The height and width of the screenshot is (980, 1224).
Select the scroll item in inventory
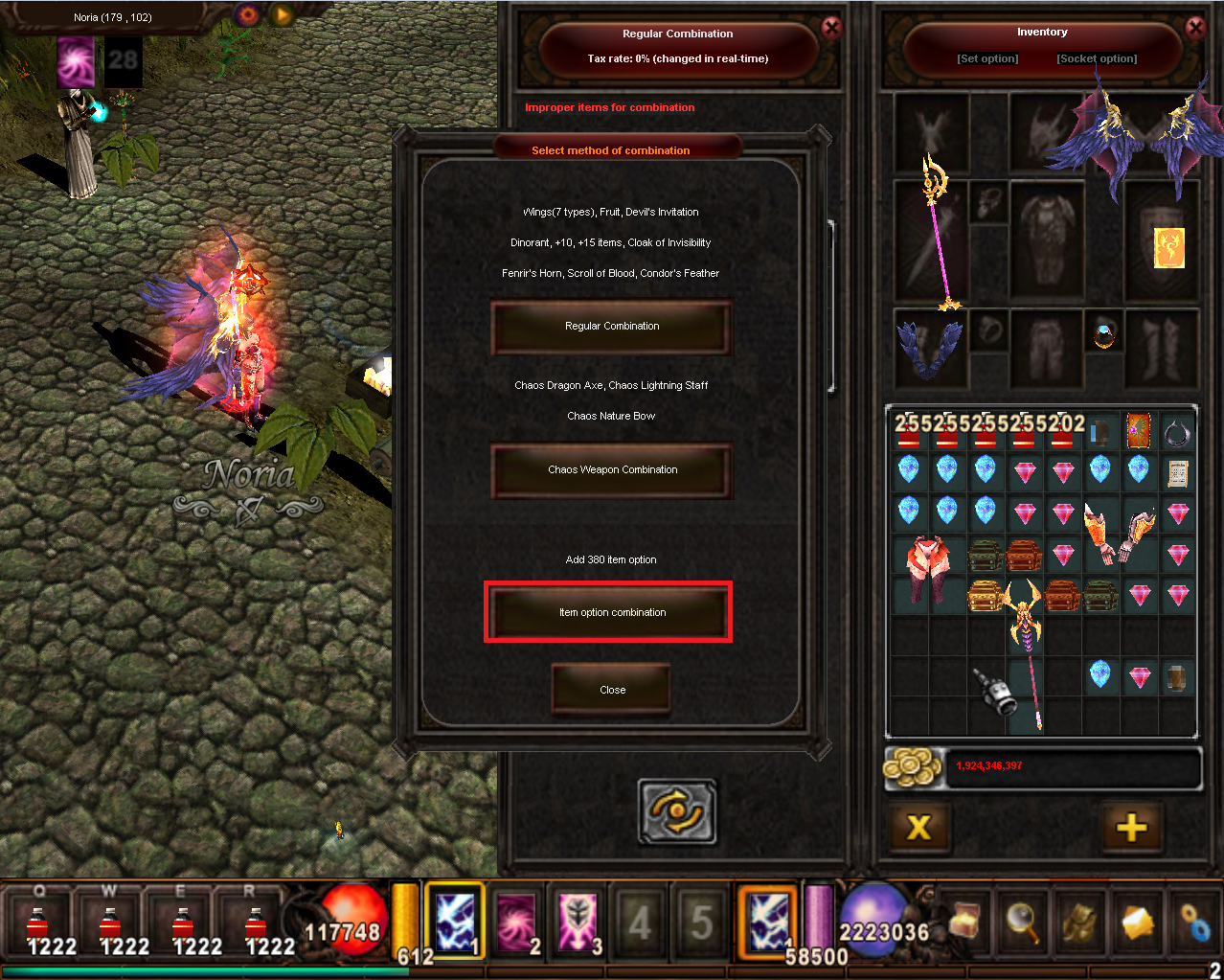coord(1177,471)
